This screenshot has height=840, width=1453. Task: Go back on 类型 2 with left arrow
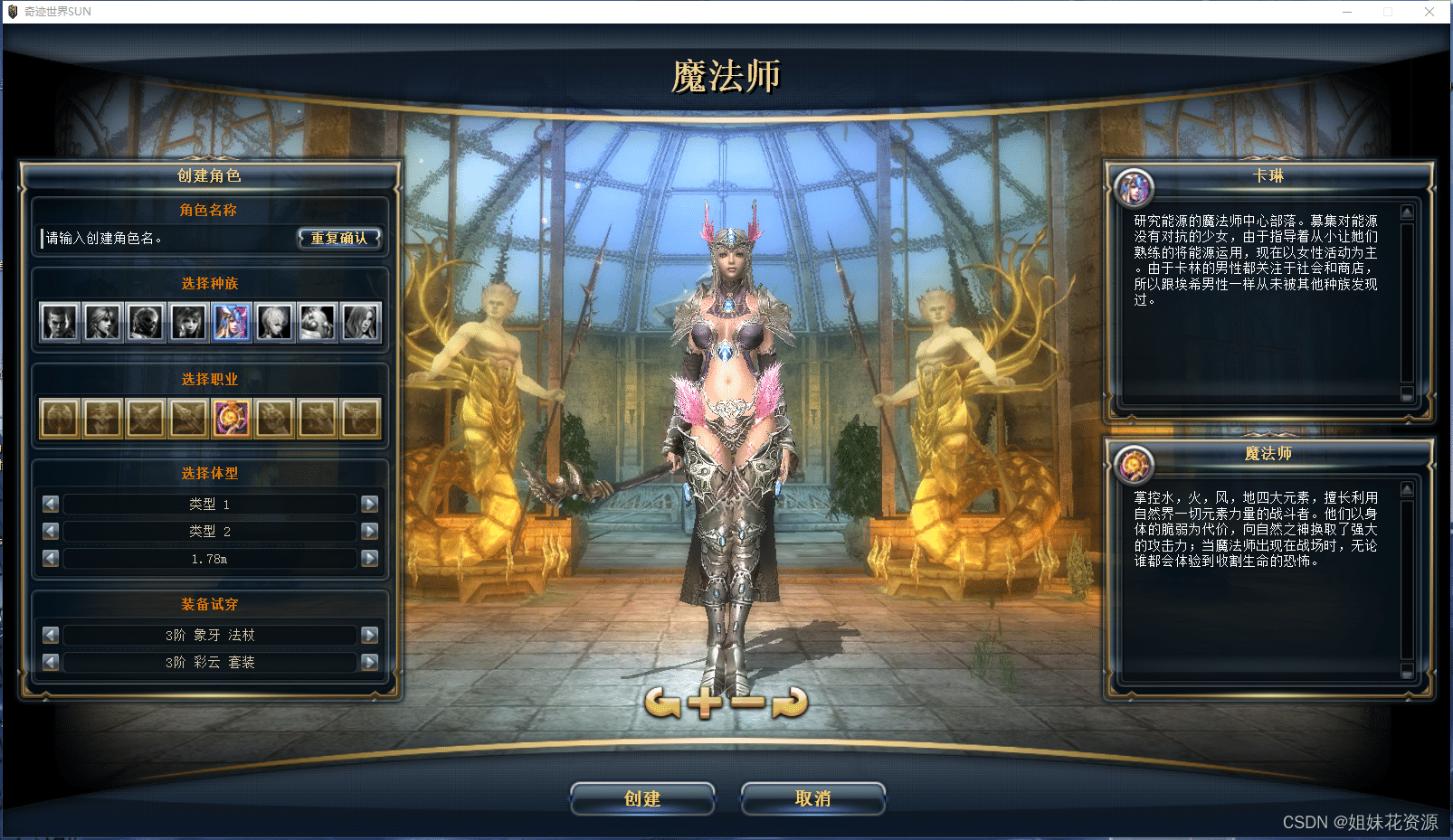[51, 531]
